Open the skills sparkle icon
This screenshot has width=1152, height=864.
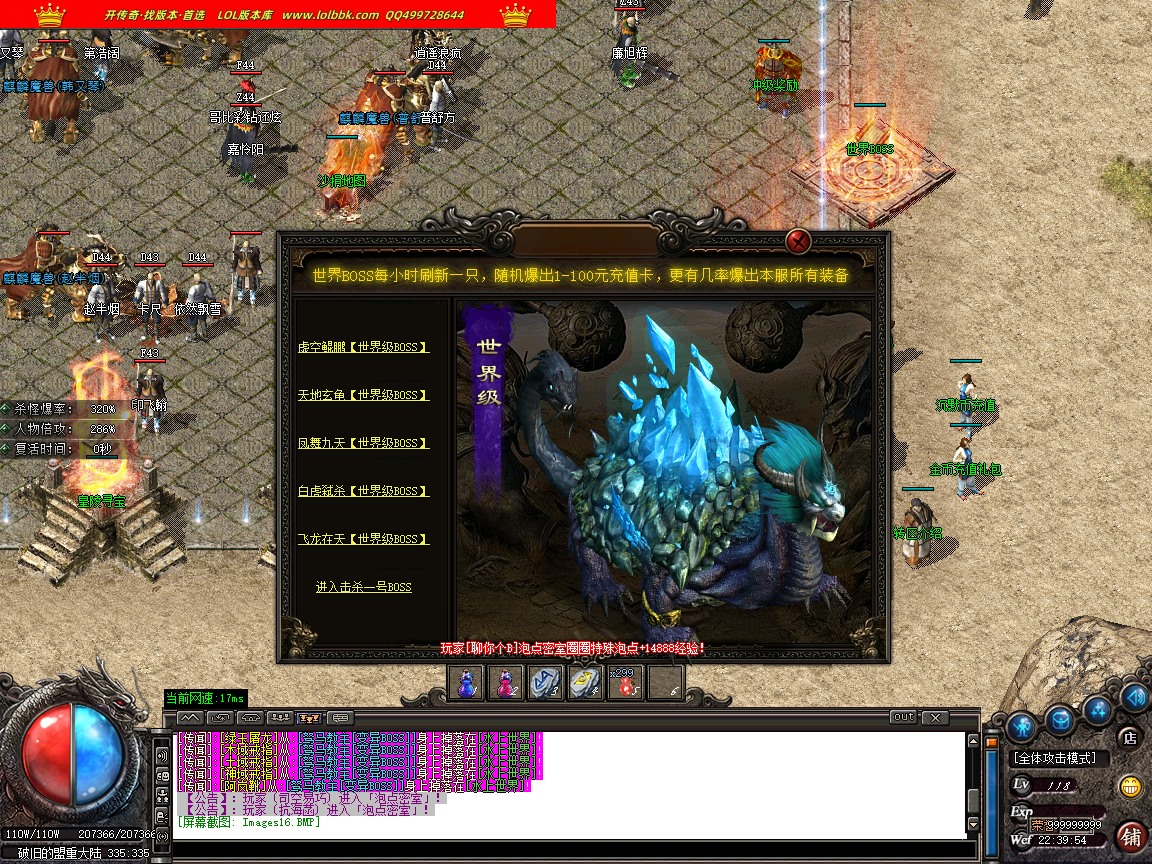1098,709
